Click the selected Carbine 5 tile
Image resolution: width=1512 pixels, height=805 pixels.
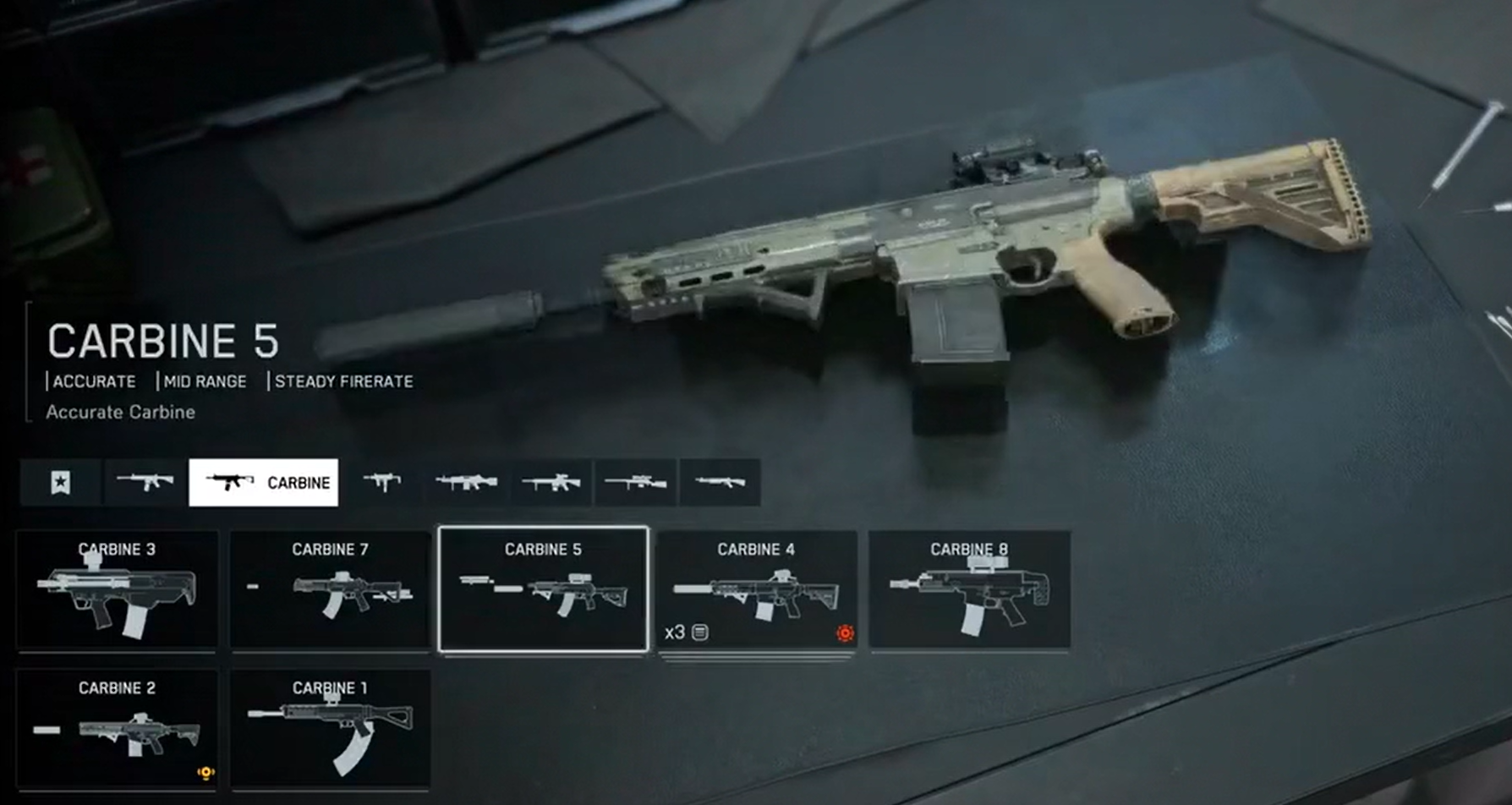pyautogui.click(x=543, y=590)
